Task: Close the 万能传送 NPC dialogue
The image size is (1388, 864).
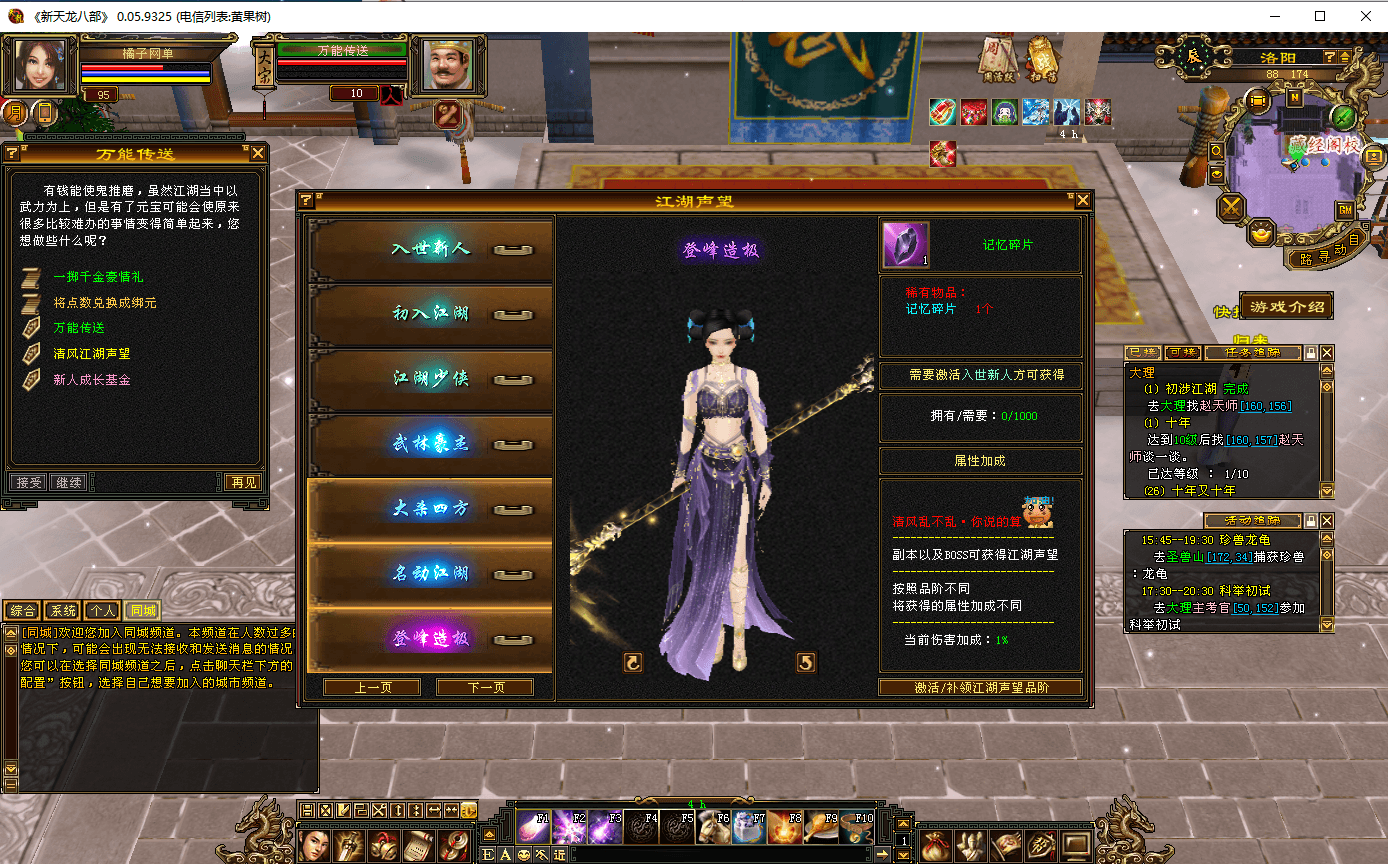Action: point(258,153)
